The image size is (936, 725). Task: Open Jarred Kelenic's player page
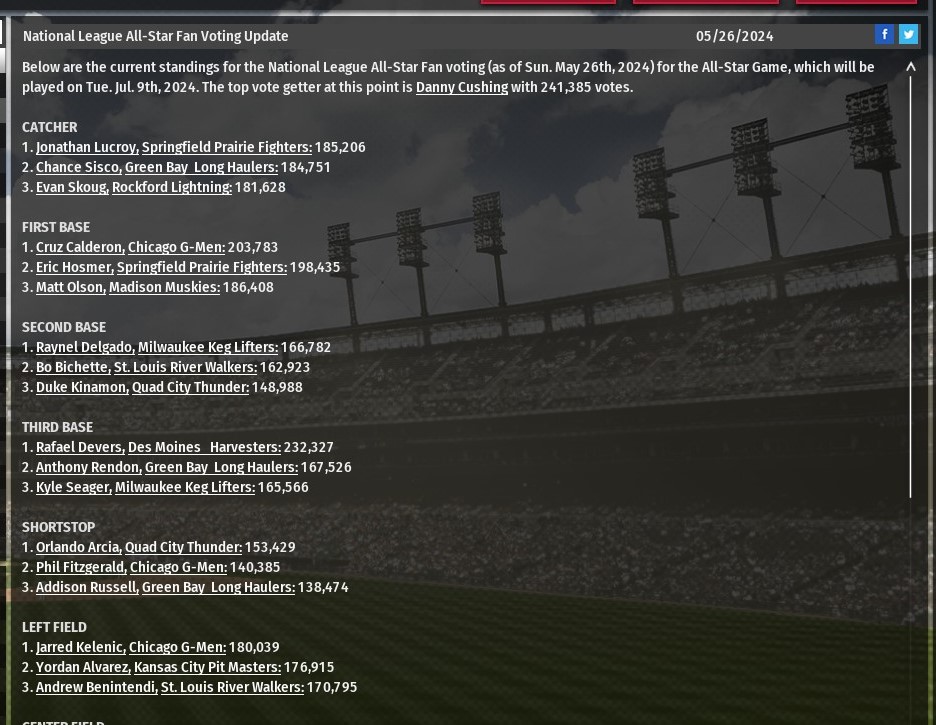(80, 647)
